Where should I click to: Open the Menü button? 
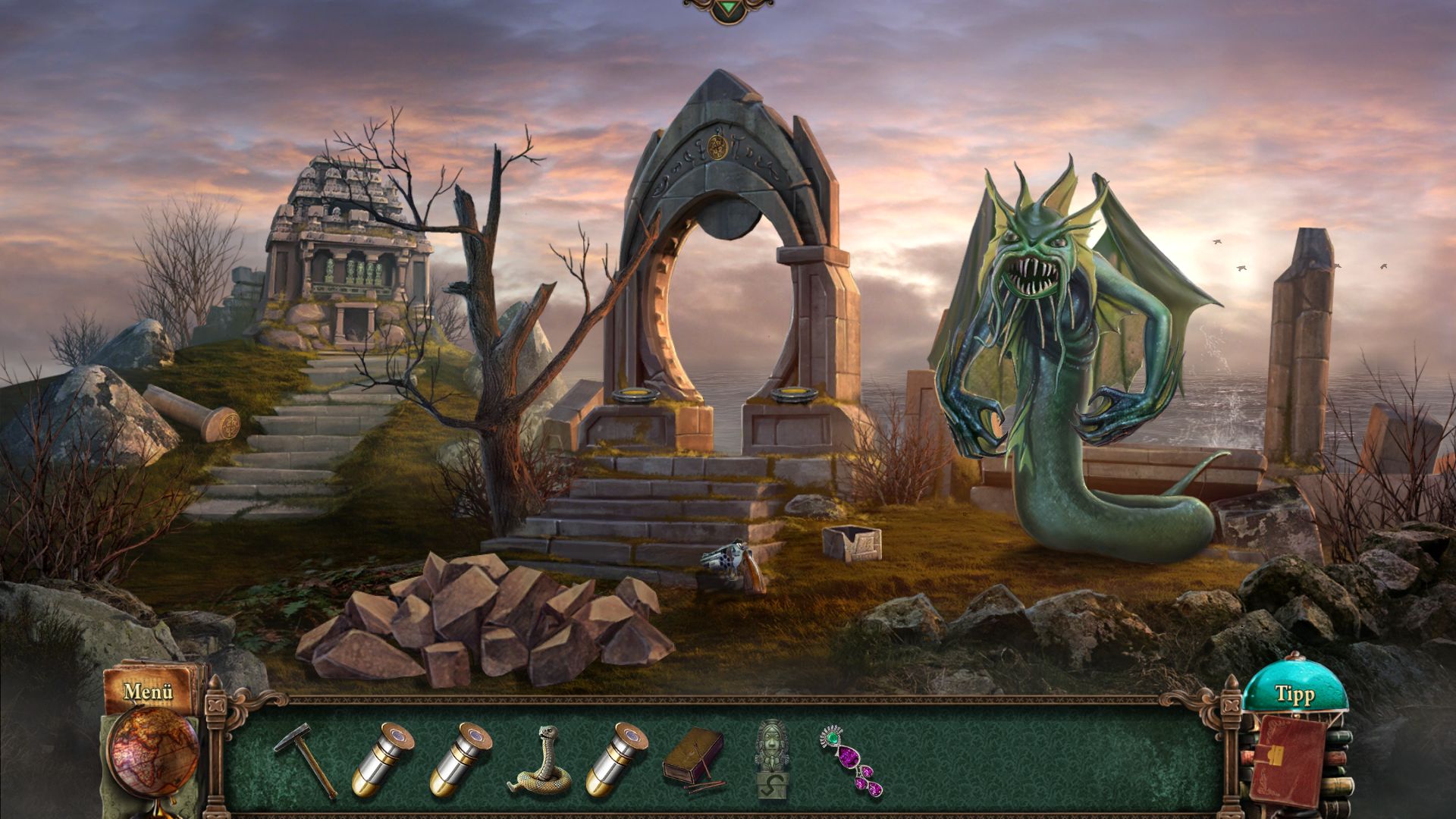(149, 691)
